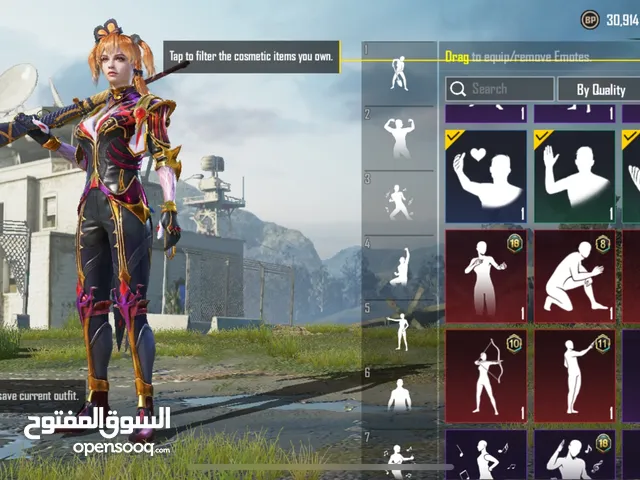Open the By Quality sort dropdown
The height and width of the screenshot is (480, 640).
[597, 89]
